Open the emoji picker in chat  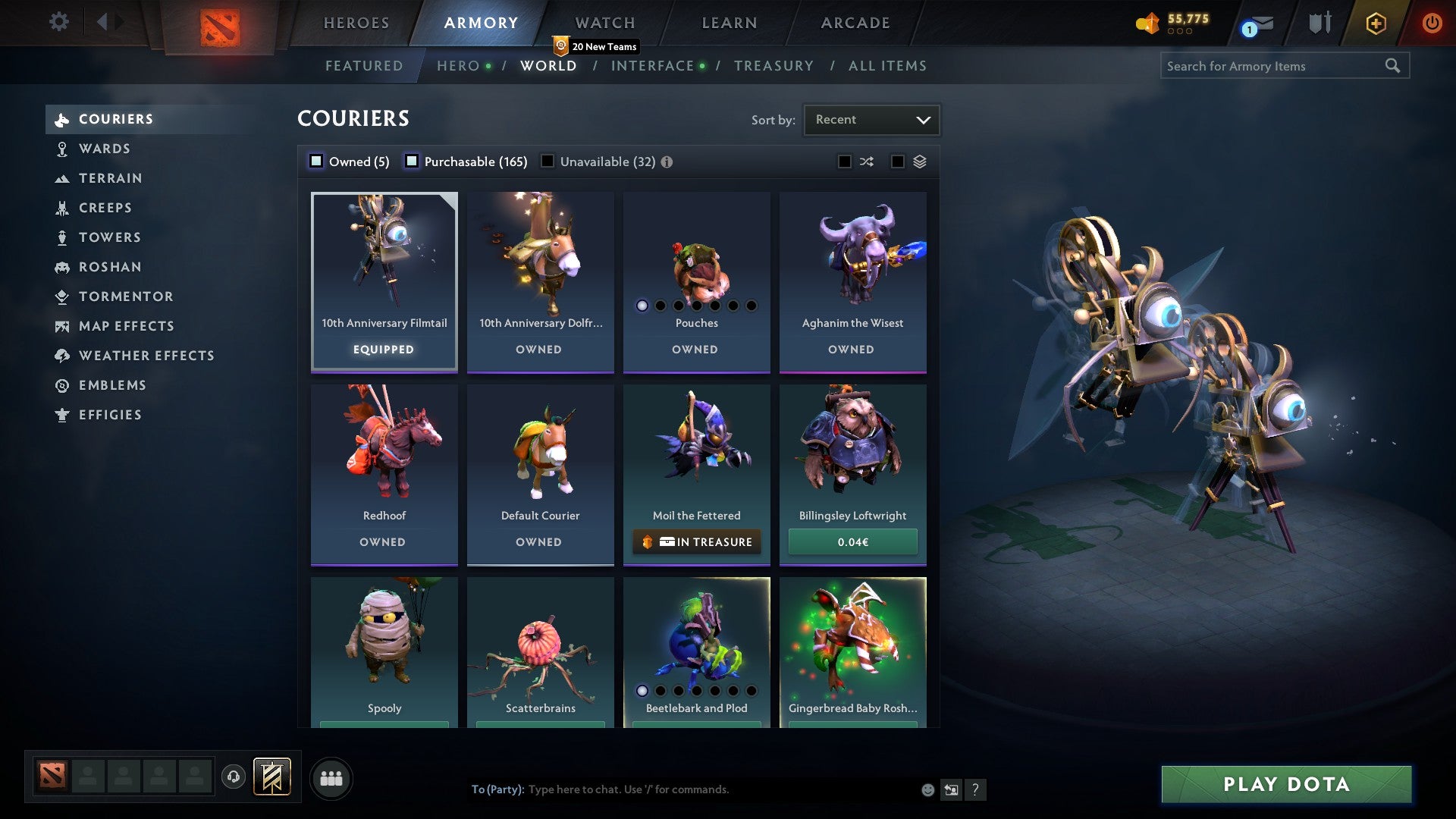click(x=927, y=789)
